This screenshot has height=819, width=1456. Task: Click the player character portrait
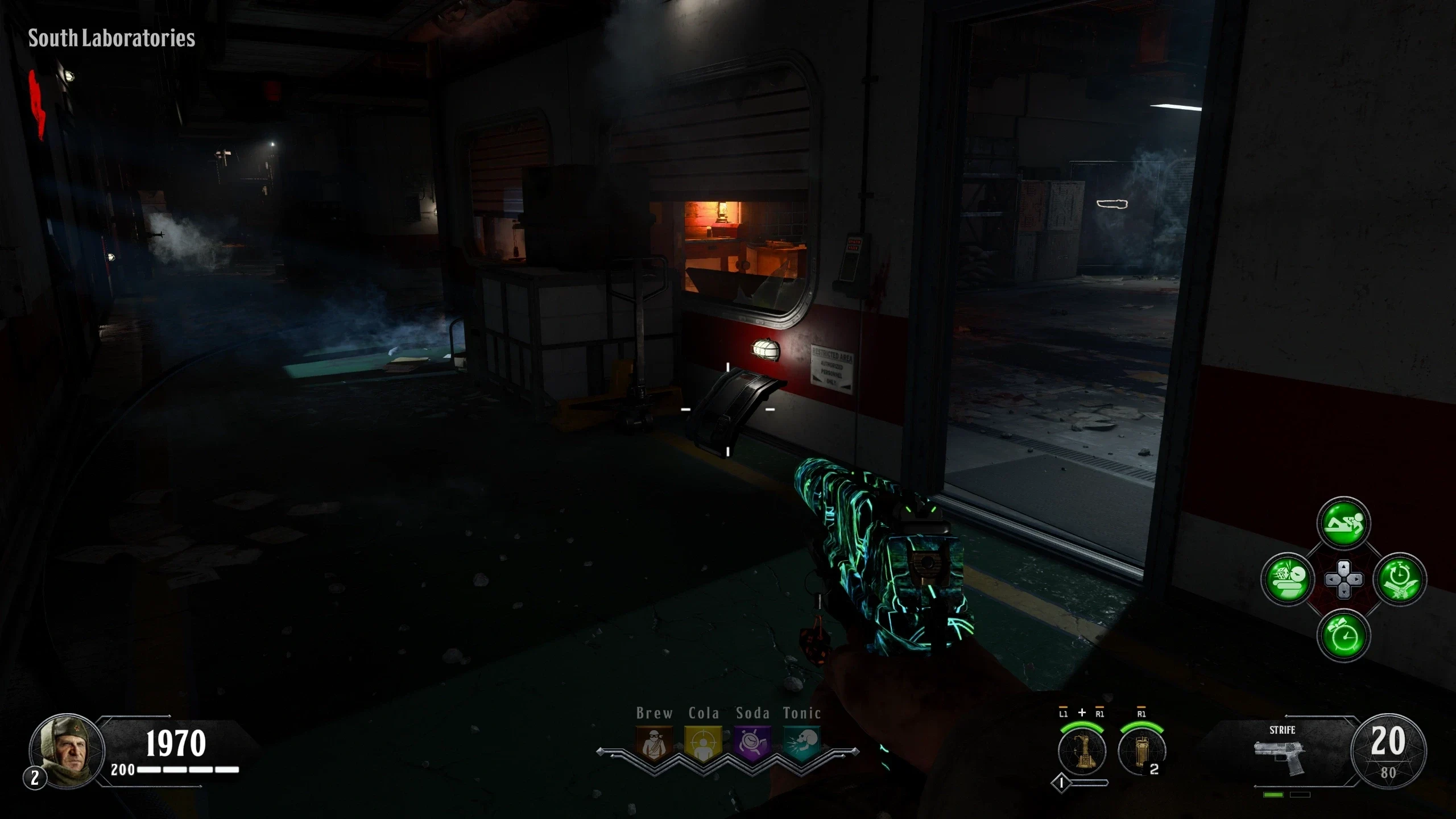point(66,750)
